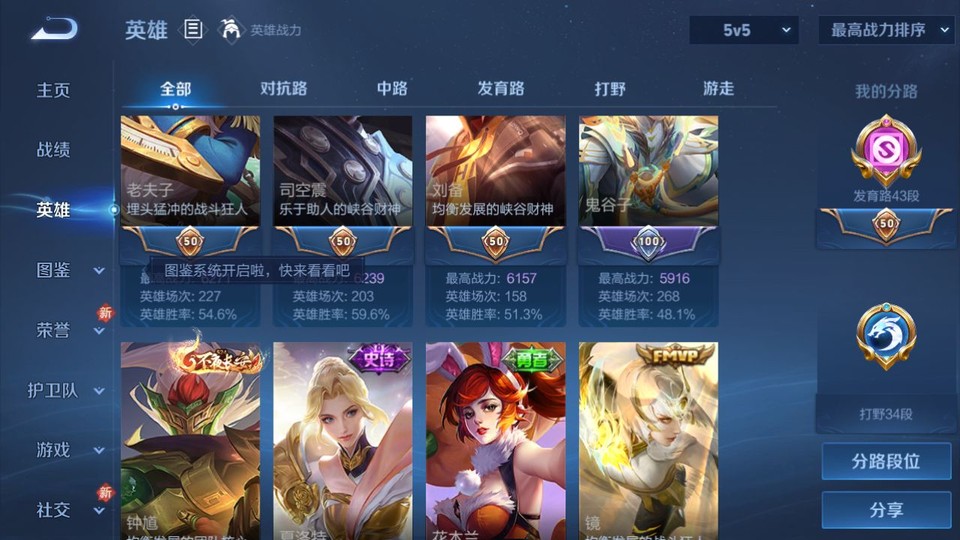Switch to the 打野 tab
This screenshot has height=540, width=960.
(x=610, y=89)
